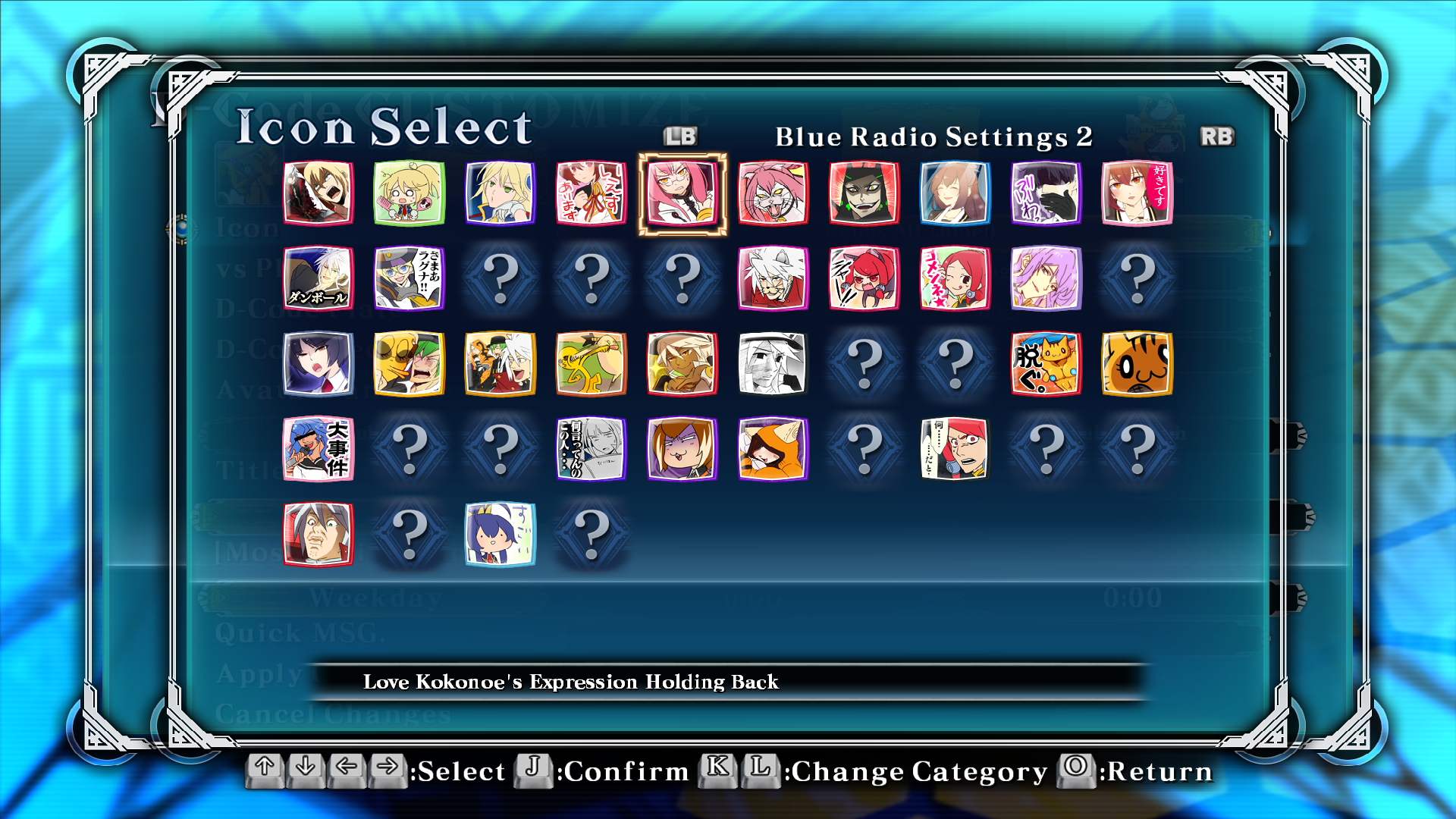Select the white-haired angry man in red icon
The width and height of the screenshot is (1456, 819).
tap(773, 278)
